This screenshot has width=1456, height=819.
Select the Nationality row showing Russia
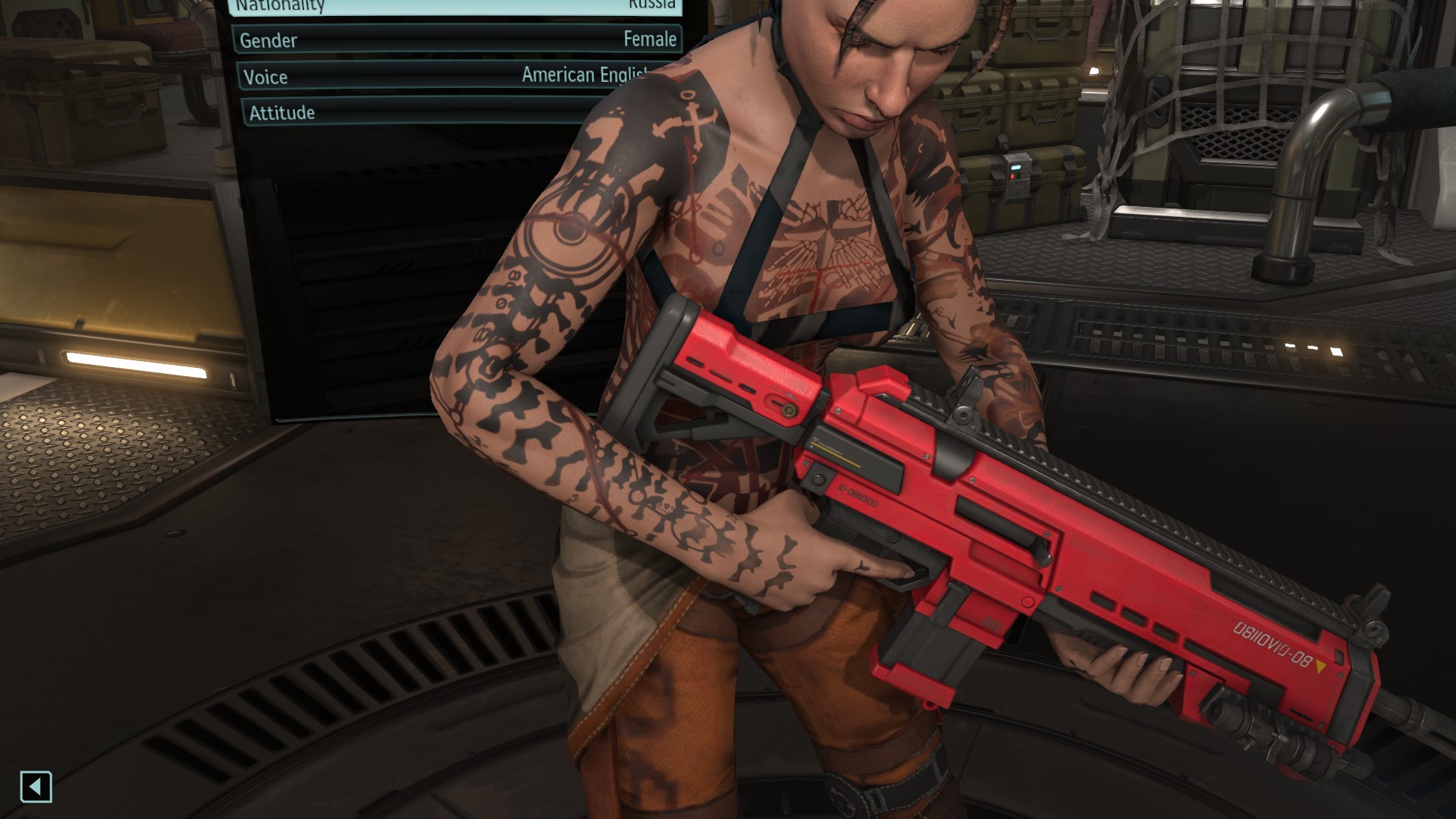point(455,6)
